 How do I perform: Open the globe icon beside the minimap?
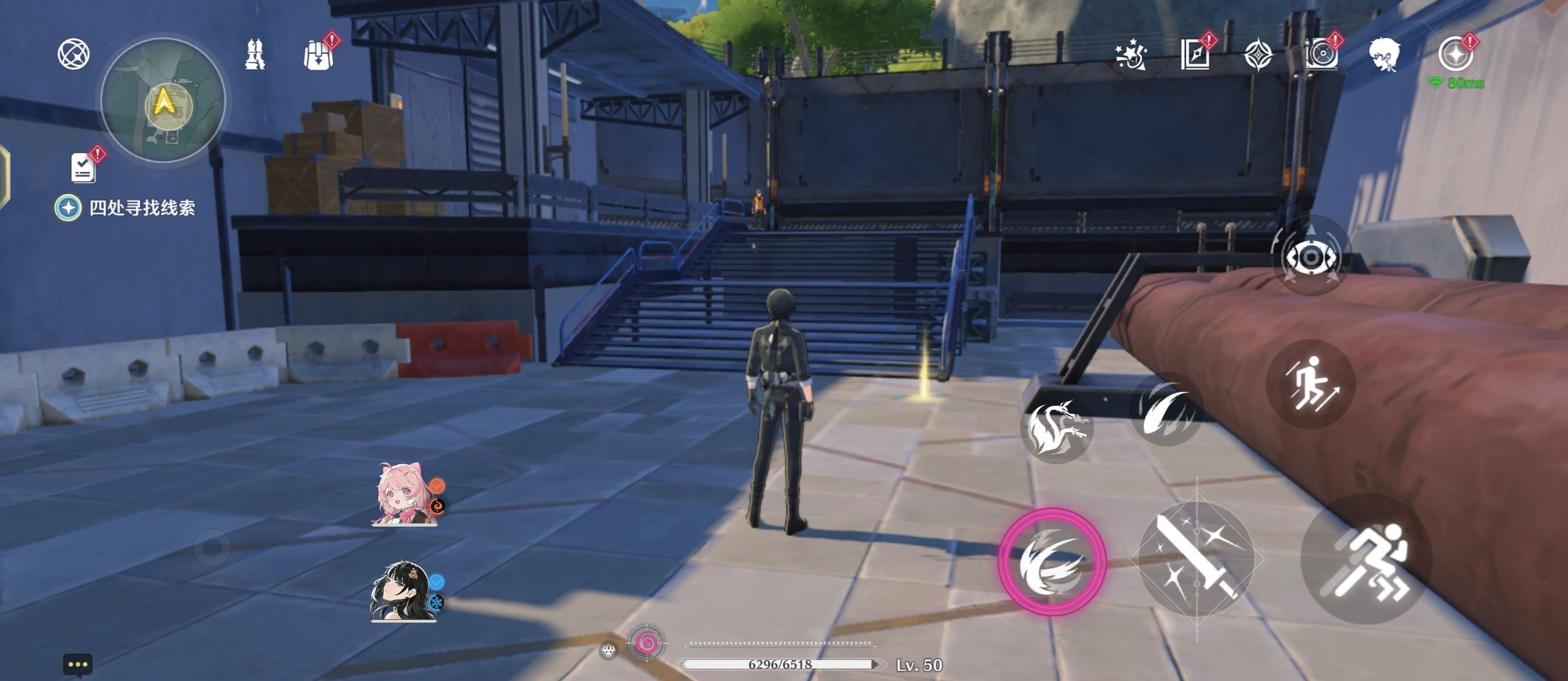point(74,54)
